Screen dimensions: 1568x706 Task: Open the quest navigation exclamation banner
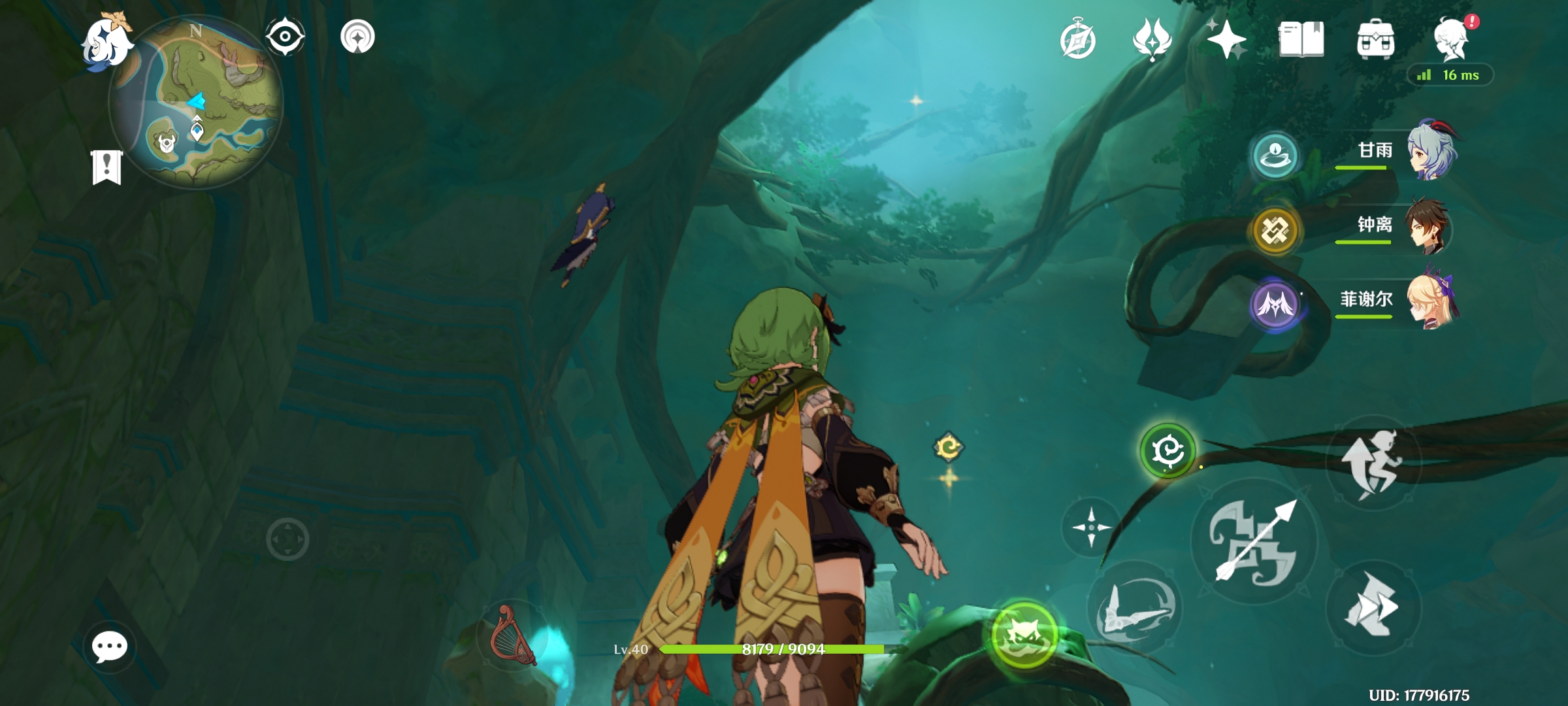[x=107, y=167]
